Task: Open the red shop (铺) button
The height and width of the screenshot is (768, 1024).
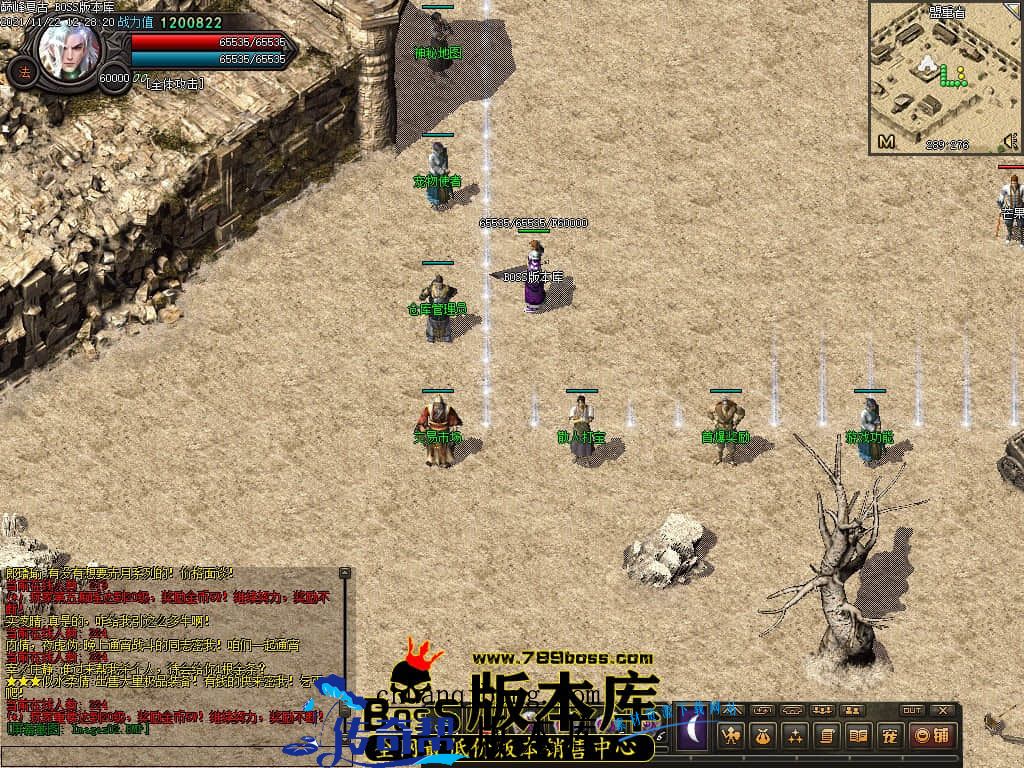Action: 932,737
